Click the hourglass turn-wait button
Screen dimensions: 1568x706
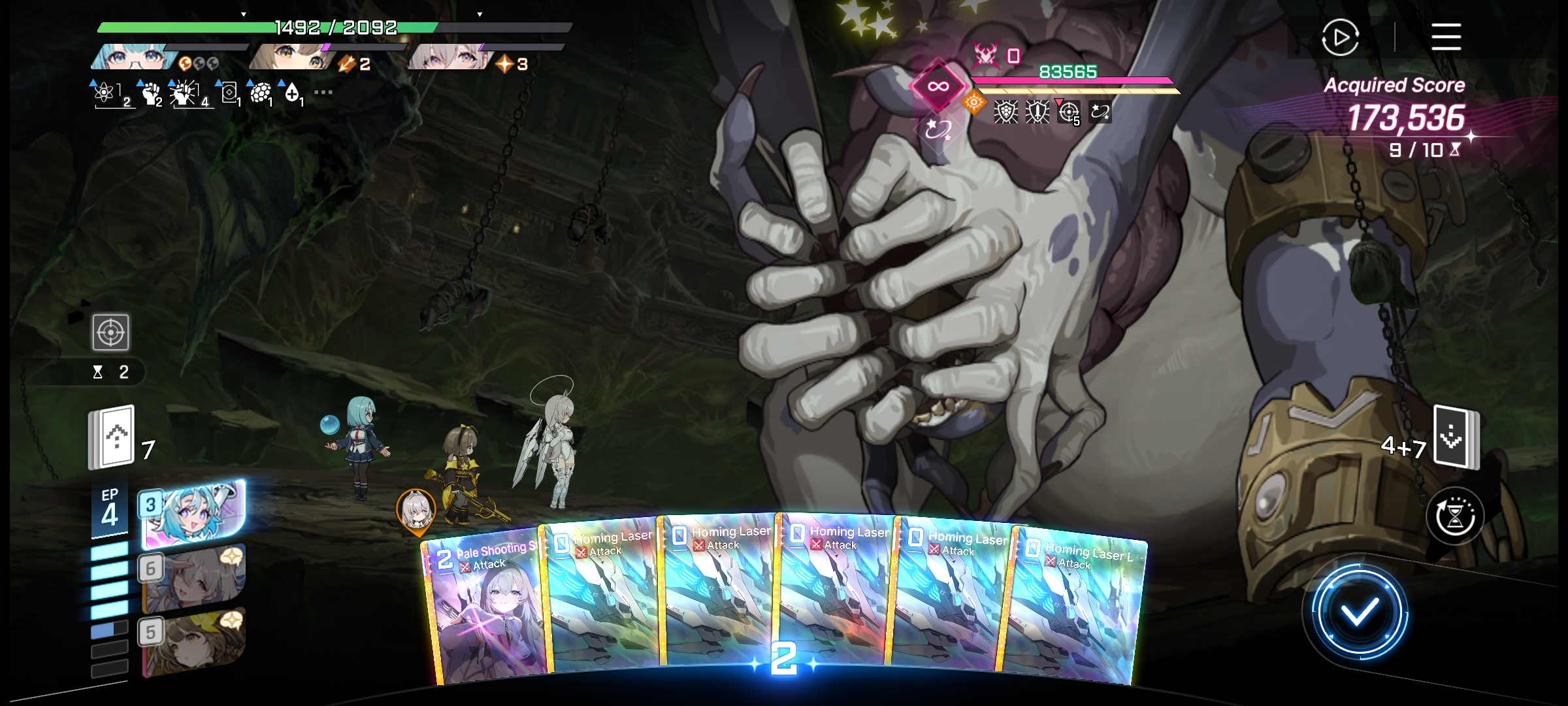[1455, 516]
